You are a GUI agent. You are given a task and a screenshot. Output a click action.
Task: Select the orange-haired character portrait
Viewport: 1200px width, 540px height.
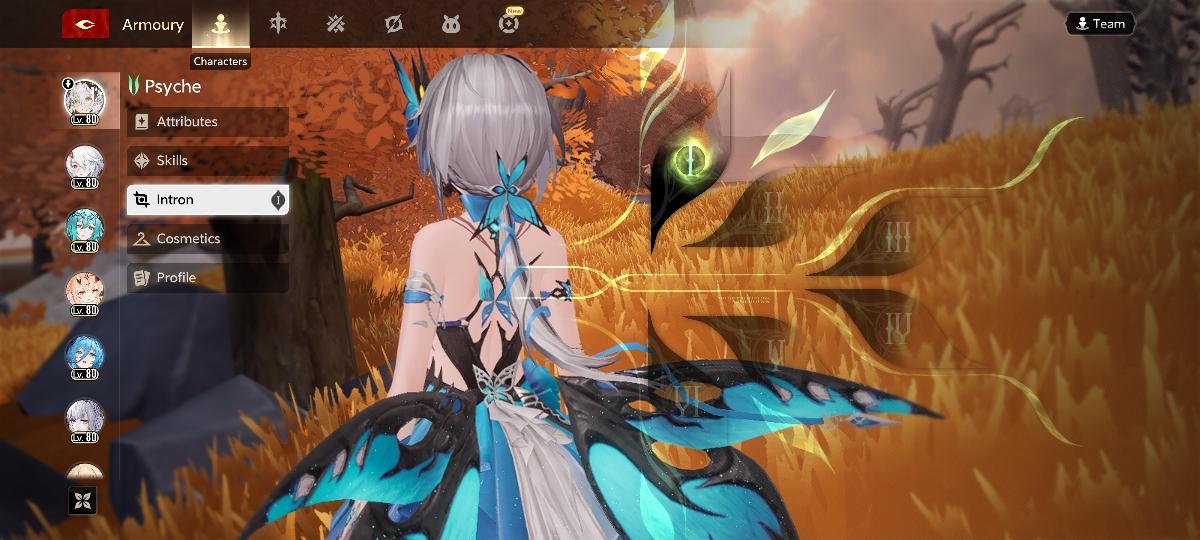coord(85,291)
